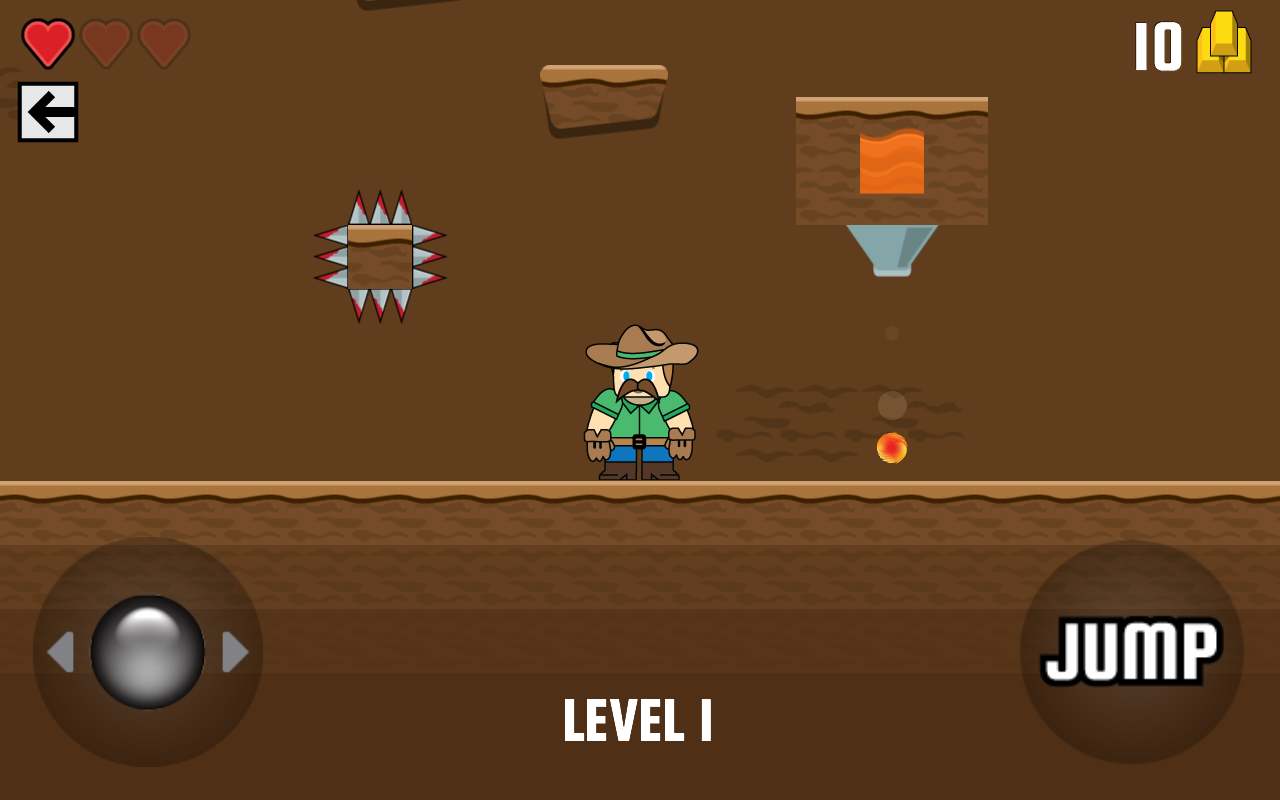The height and width of the screenshot is (800, 1280).
Task: Click the lava funnel dispenser
Action: pos(893,247)
